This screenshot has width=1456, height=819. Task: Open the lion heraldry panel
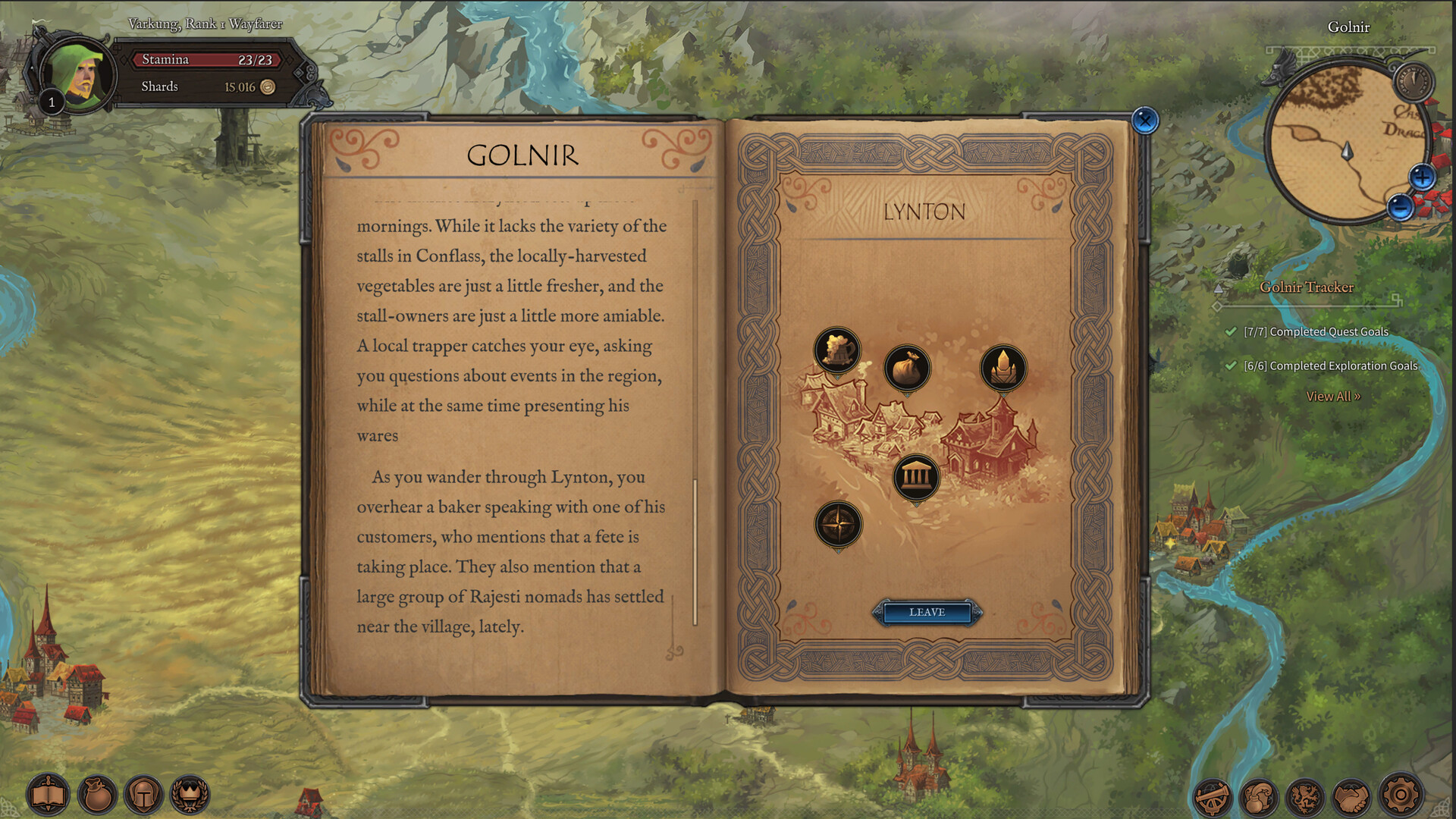(1306, 797)
